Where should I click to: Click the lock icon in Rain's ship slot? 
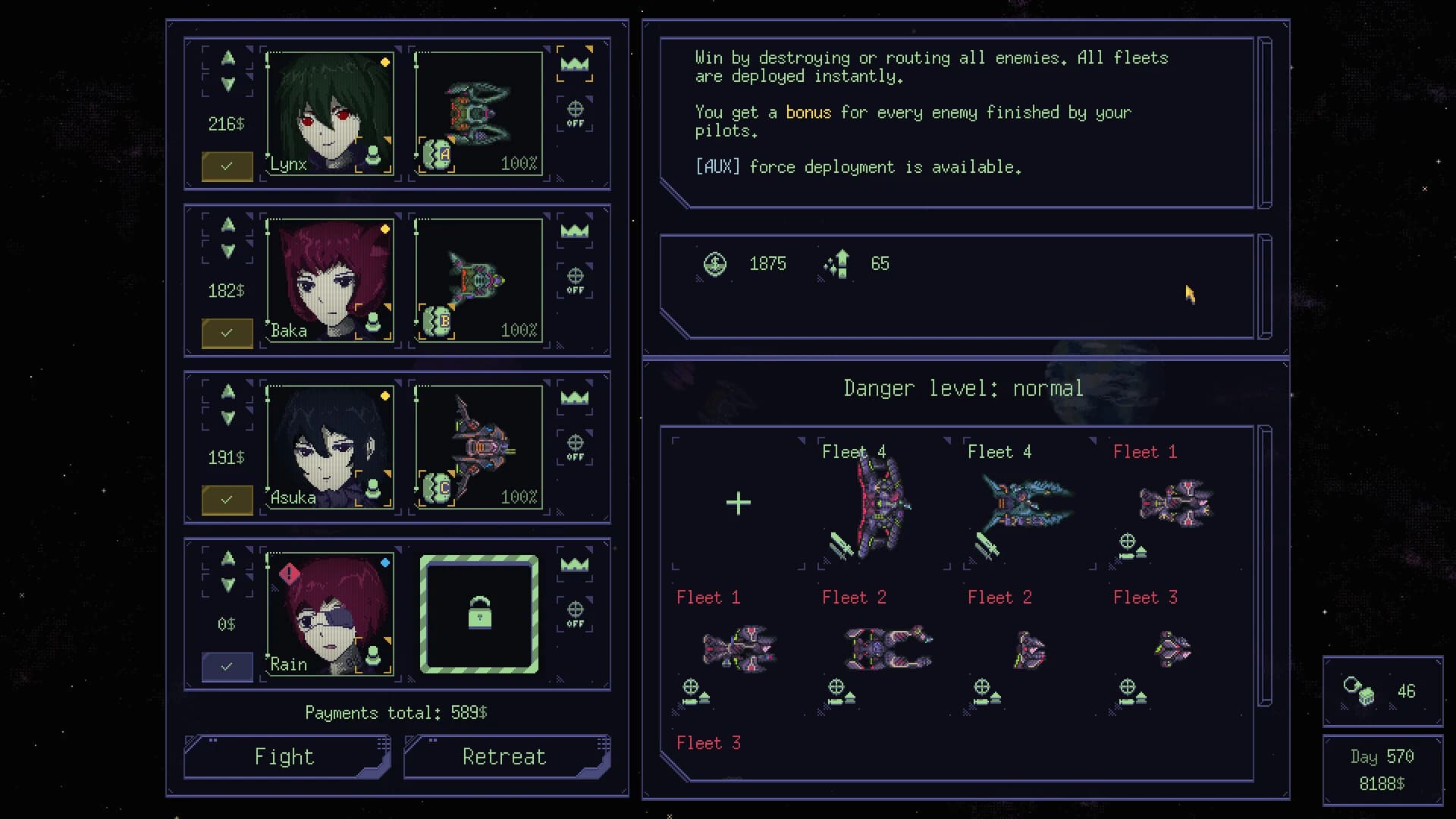click(479, 613)
